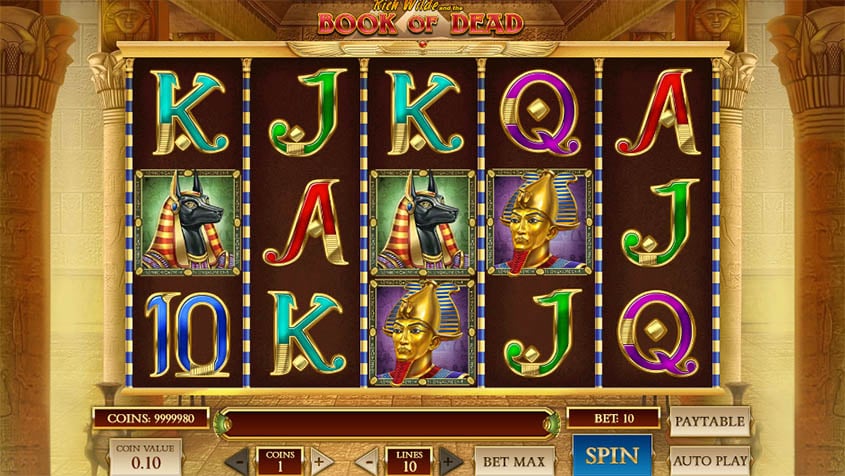Change the coin value
The image size is (845, 476).
point(145,458)
